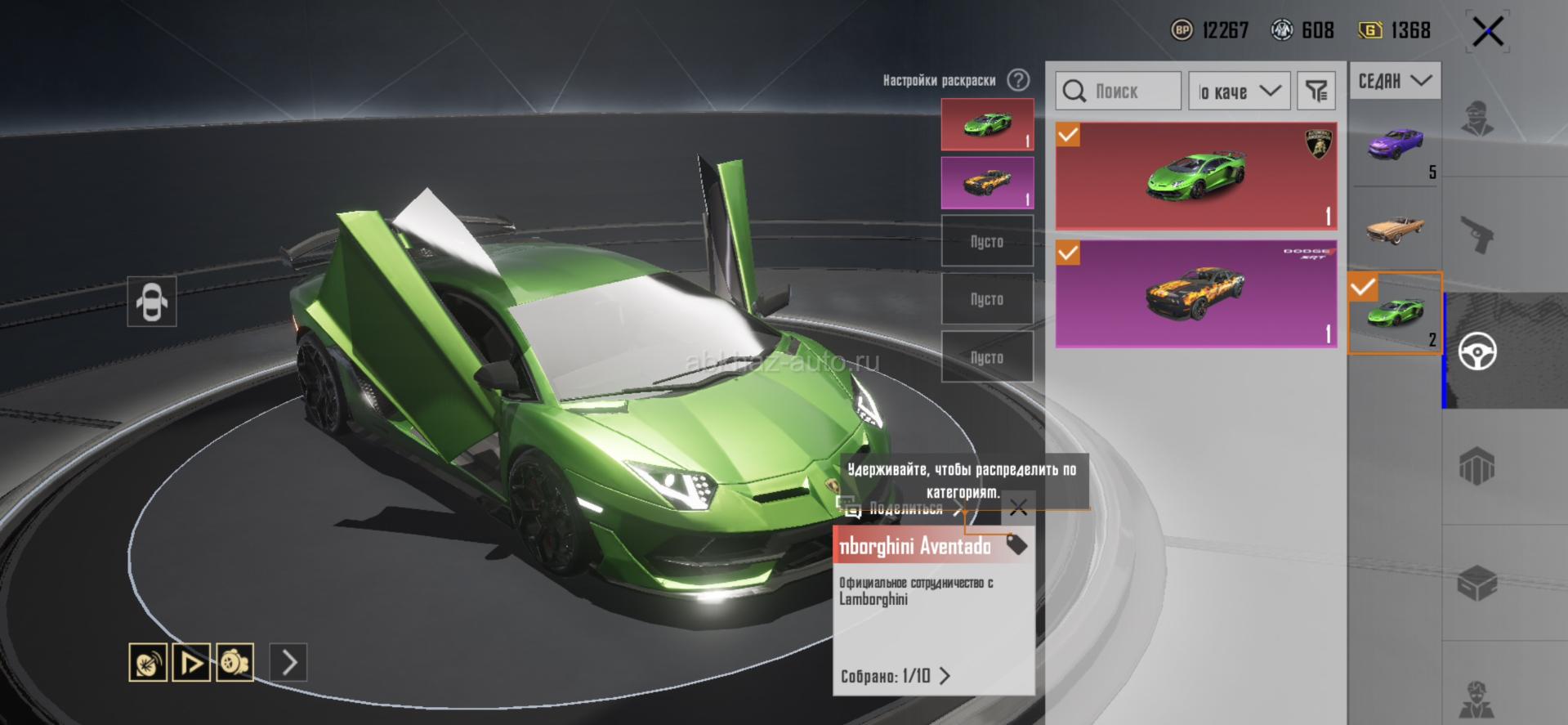The image size is (1568, 725).
Task: Switch to the pistol weapons category
Action: (x=1477, y=235)
